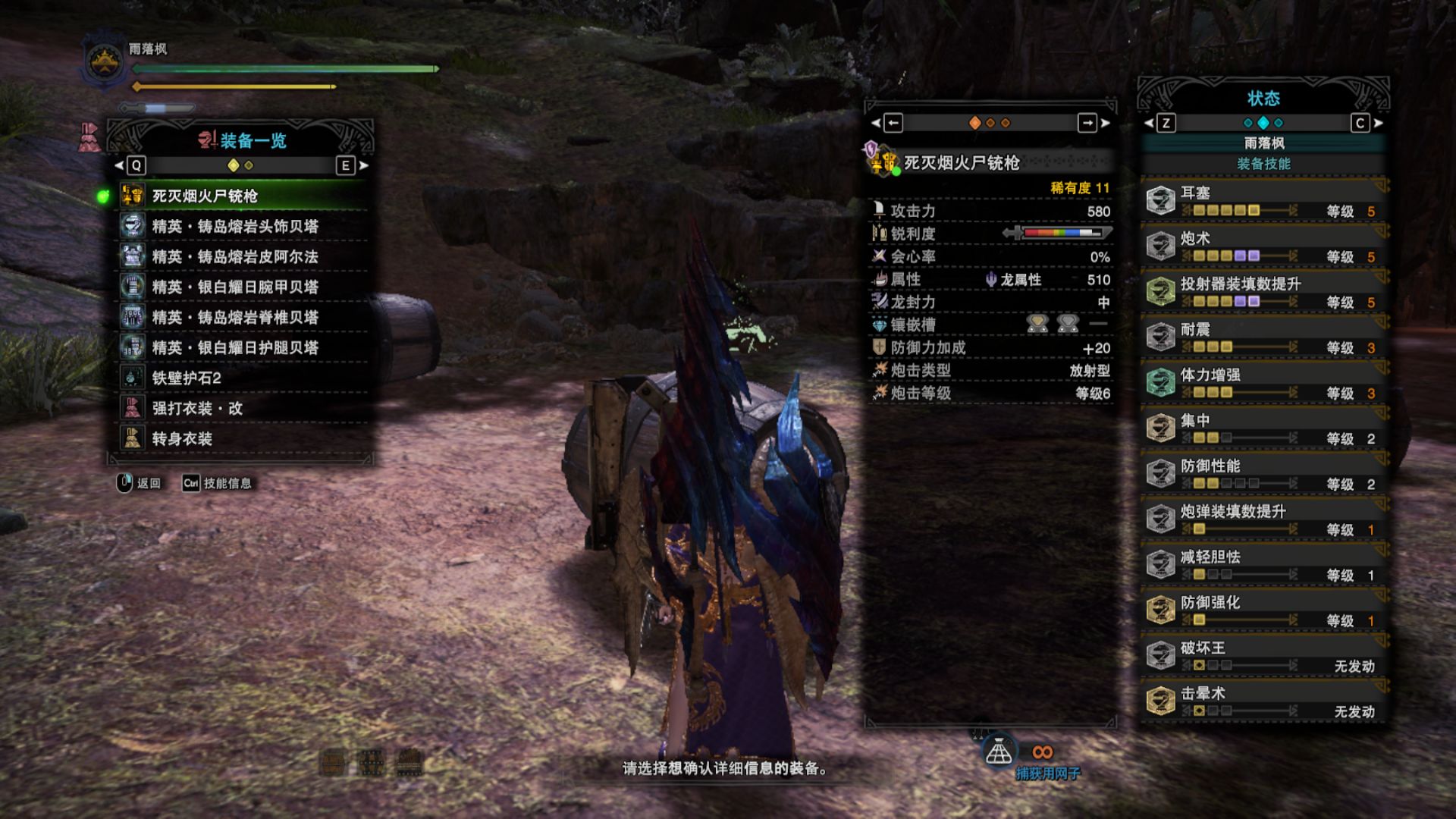Select 死灭烟火尸铳枪 in the equipment list
The image size is (1456, 819).
click(x=243, y=196)
